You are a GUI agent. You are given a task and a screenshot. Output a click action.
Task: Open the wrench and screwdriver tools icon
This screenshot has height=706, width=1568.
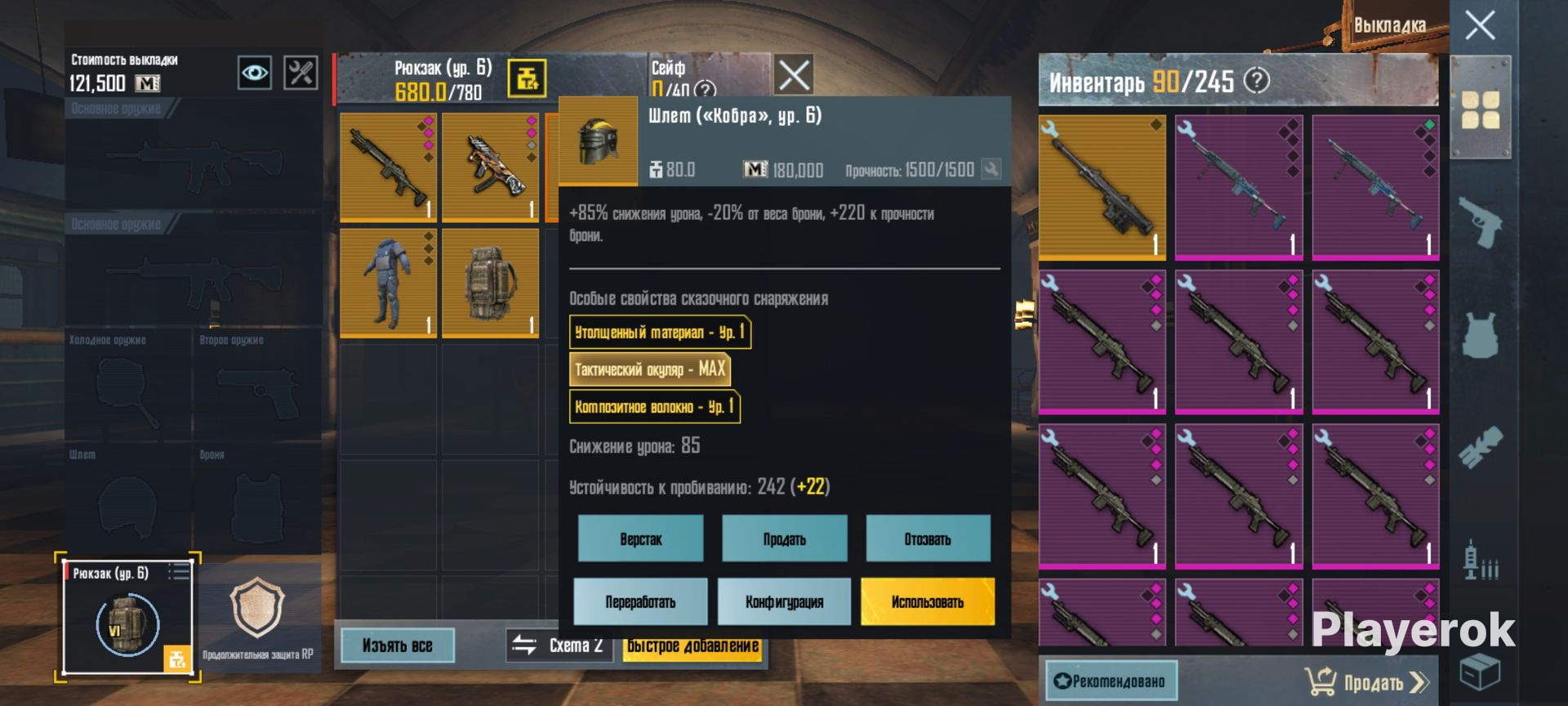tap(301, 74)
